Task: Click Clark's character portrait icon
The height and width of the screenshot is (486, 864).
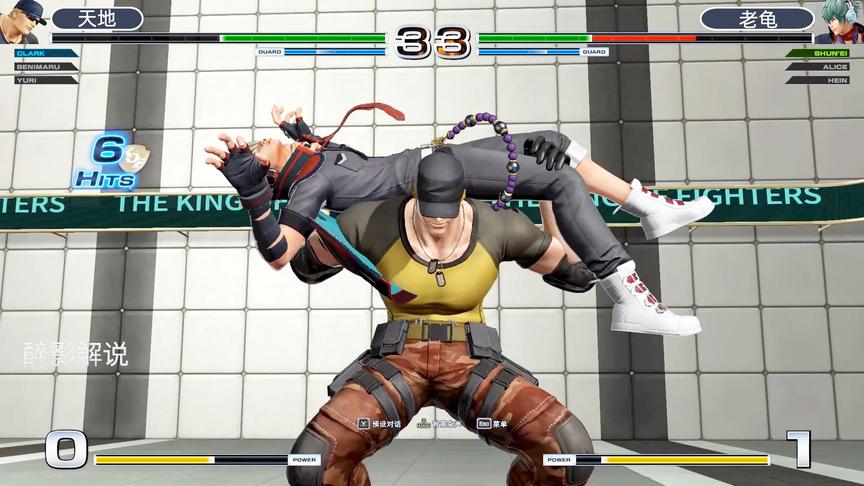Action: 22,22
